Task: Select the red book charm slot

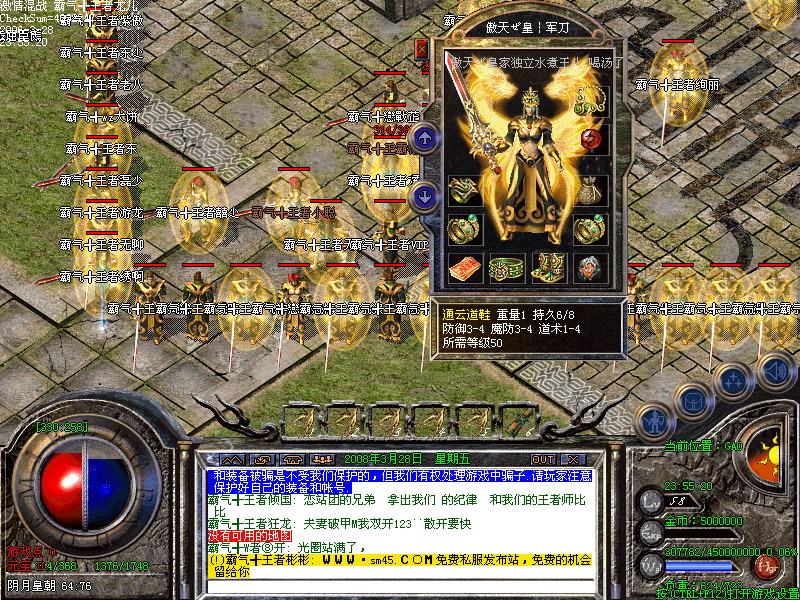Action: 463,267
